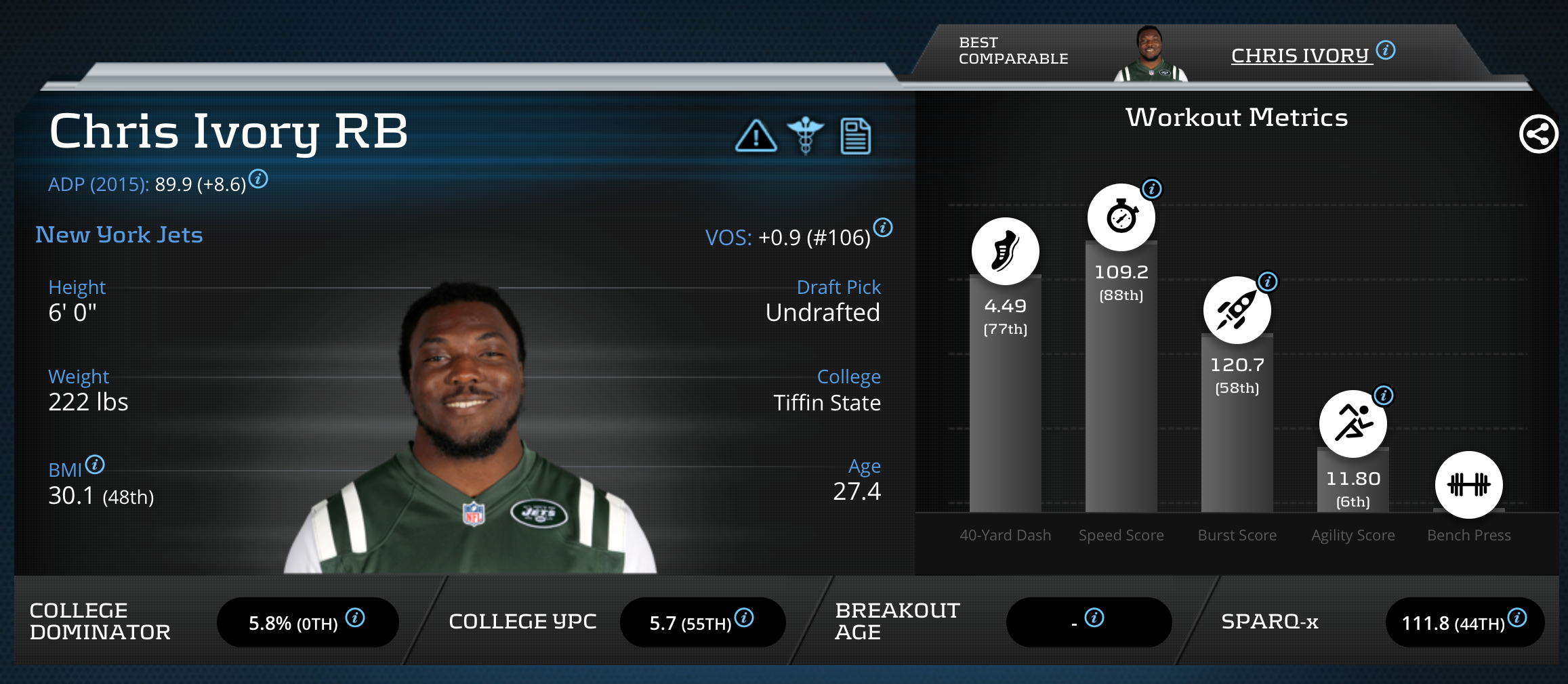
Task: Open the warning triangle icon
Action: click(x=756, y=136)
